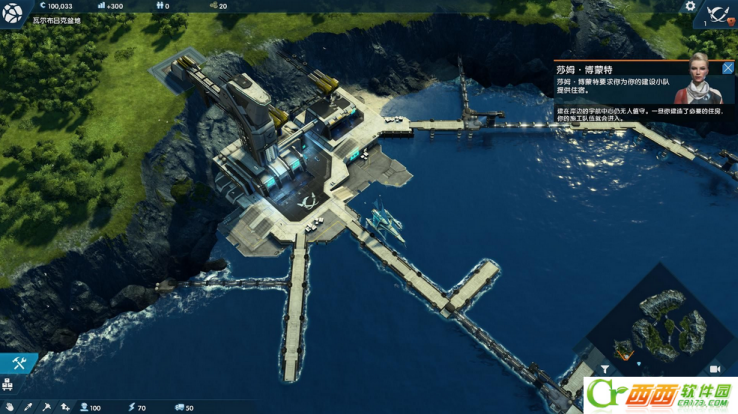Open the corporation emblem panel
Viewport: 738px width, 414px height.
(717, 15)
